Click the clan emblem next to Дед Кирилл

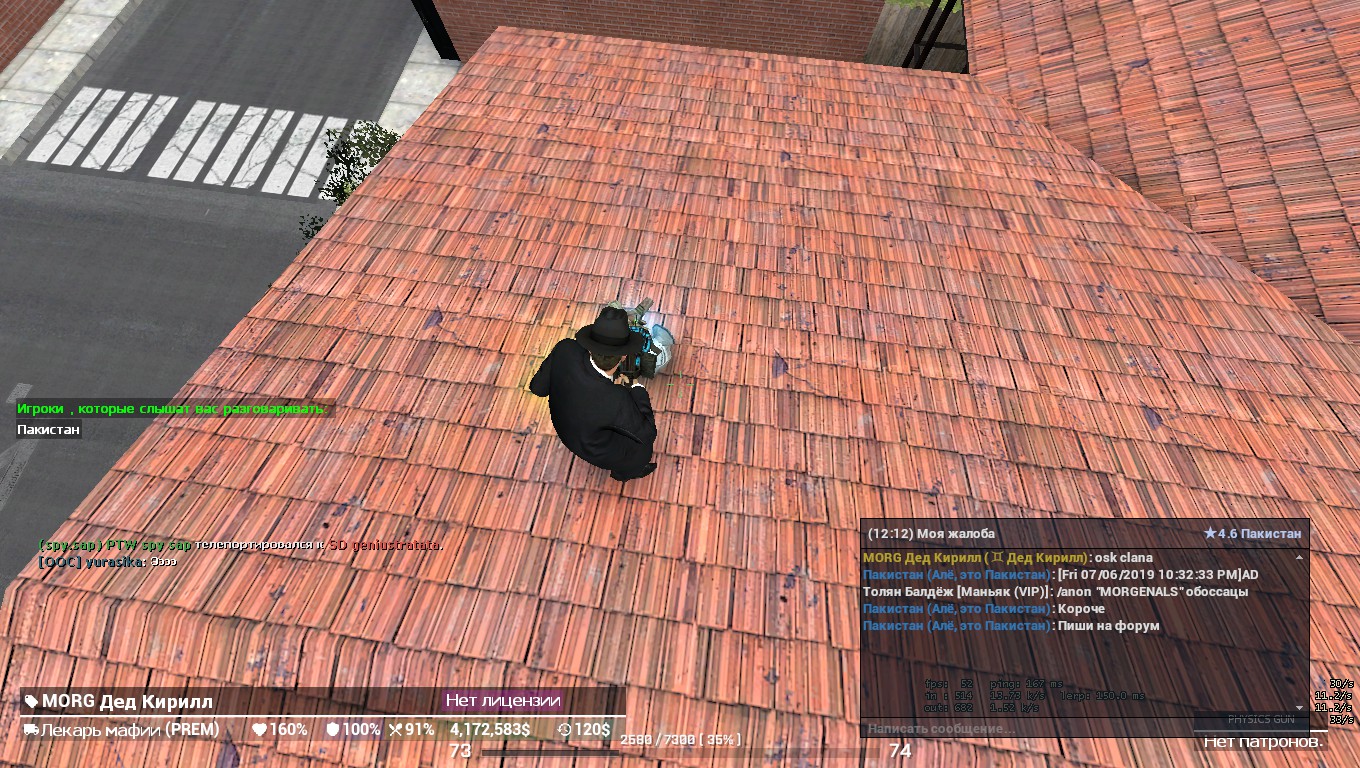996,557
